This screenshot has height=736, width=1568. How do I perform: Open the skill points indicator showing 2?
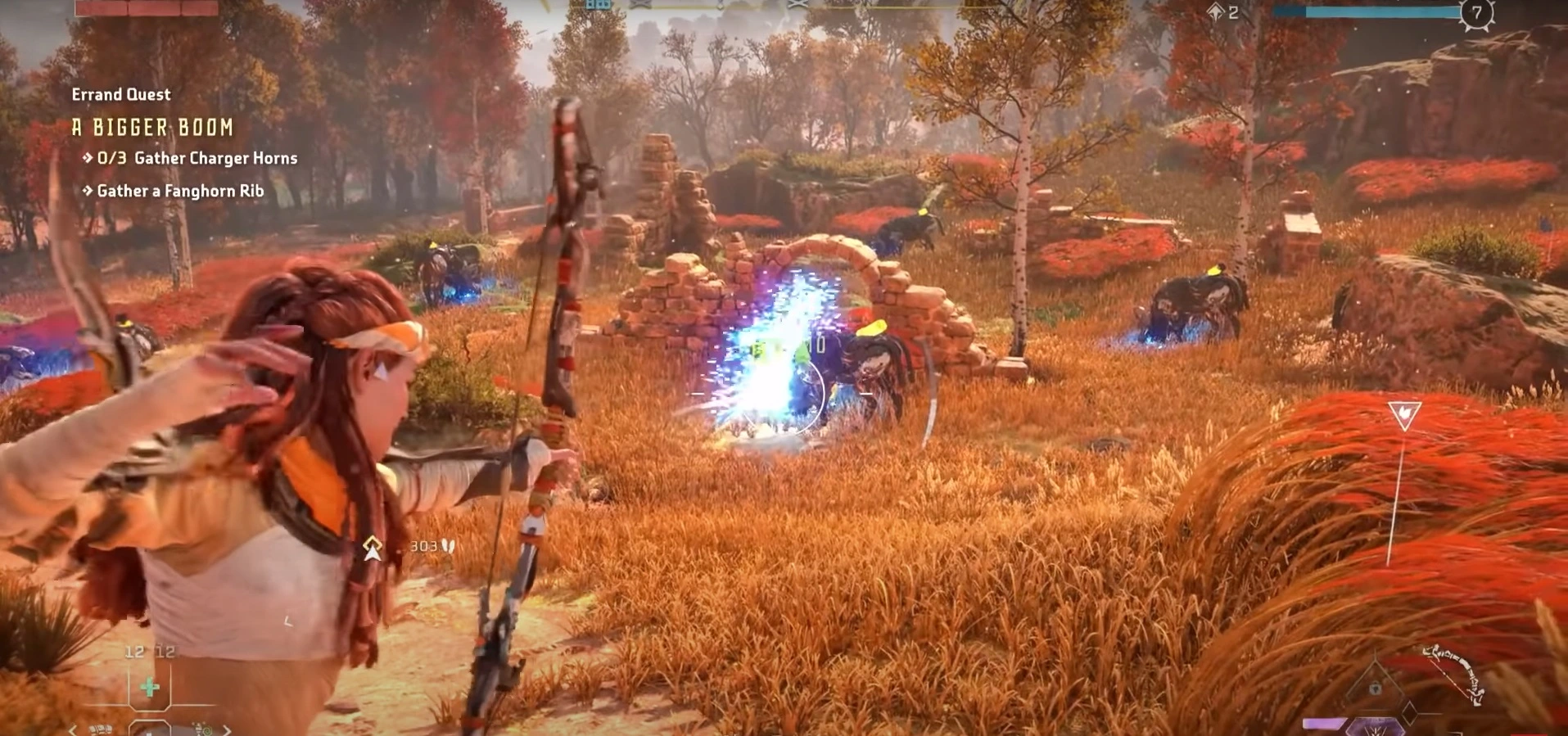[x=1223, y=12]
